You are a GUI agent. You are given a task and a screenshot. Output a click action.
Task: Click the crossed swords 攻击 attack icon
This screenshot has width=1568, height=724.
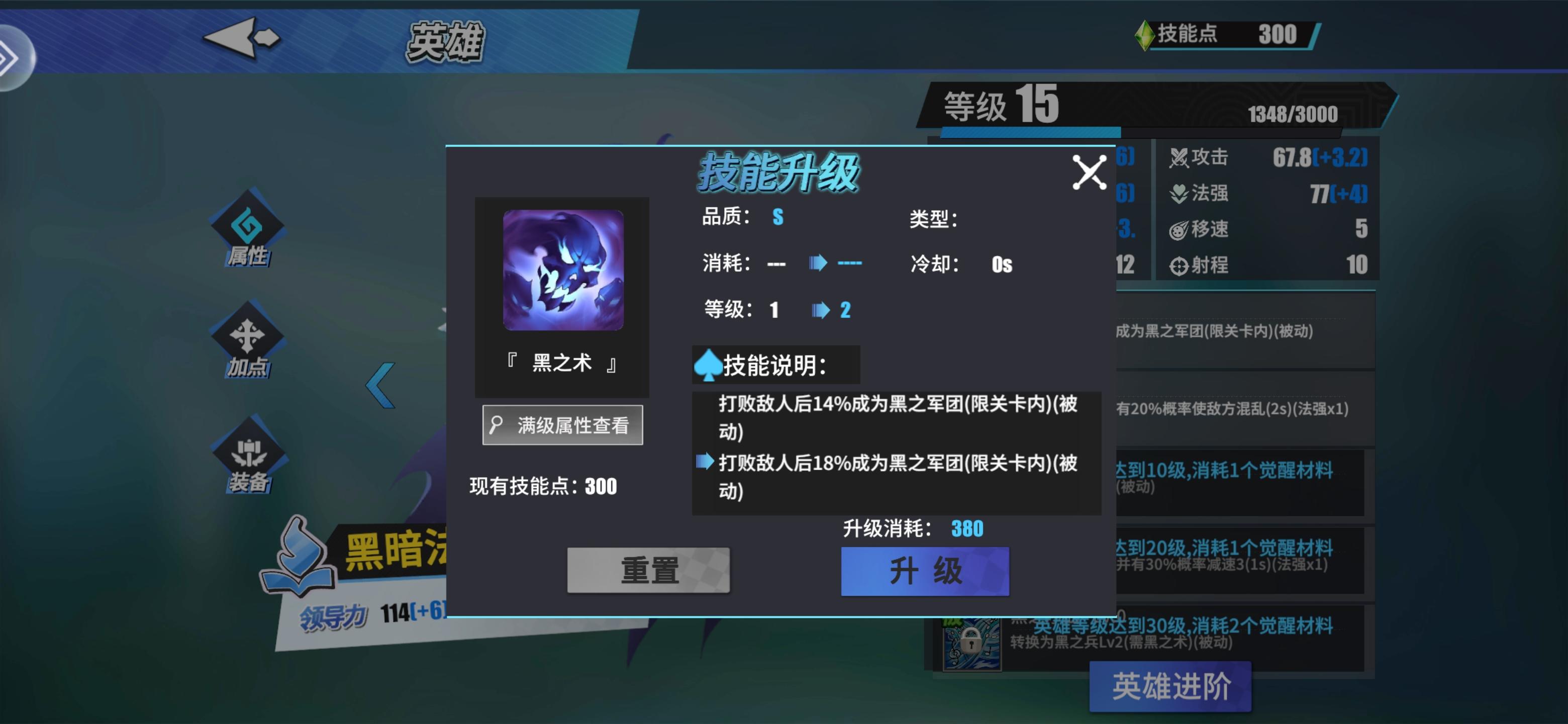[1180, 157]
